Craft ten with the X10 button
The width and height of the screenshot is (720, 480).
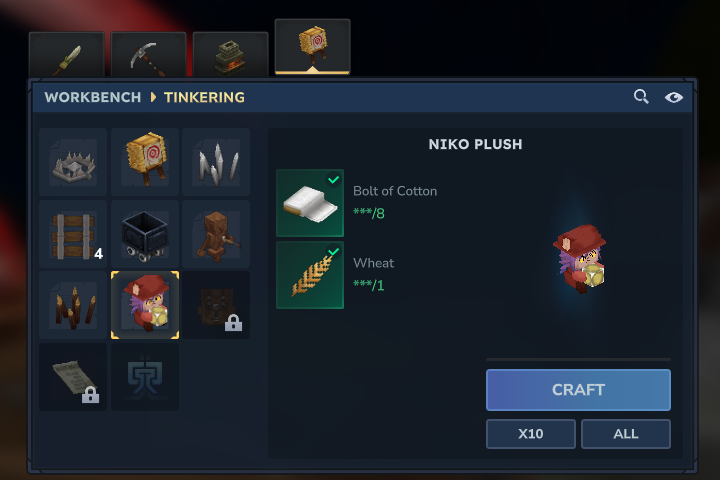530,434
